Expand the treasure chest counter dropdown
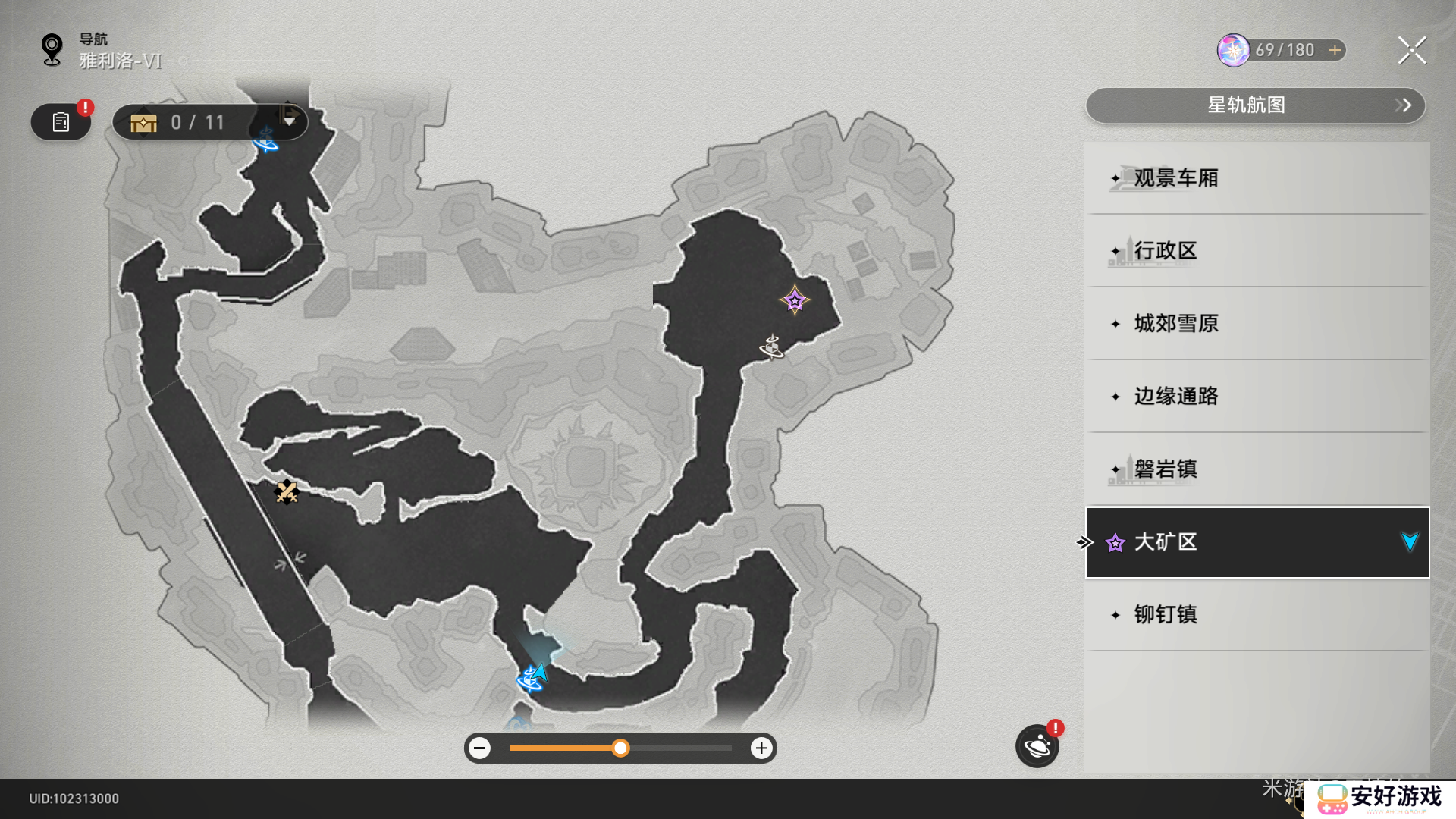1456x819 pixels. tap(289, 121)
